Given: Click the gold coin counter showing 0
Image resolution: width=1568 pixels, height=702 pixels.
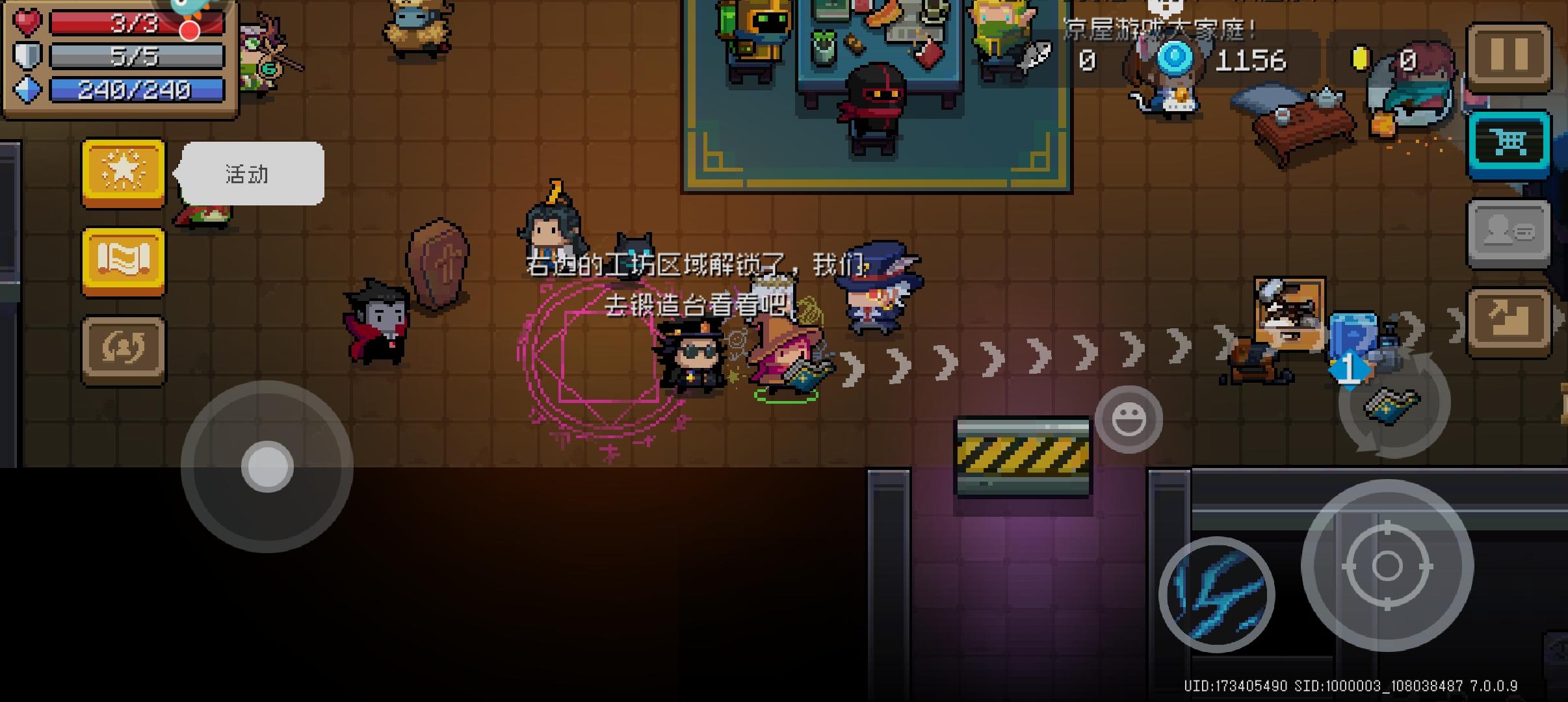Looking at the screenshot, I should (1385, 60).
